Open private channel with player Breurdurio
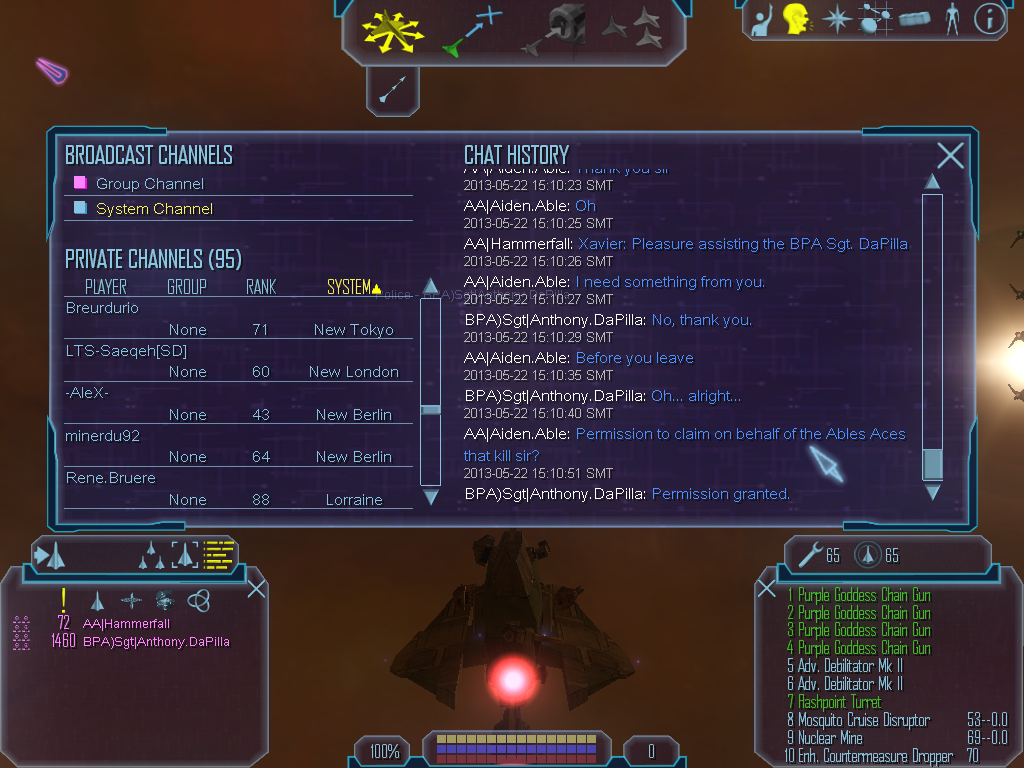Screen dimensions: 1024x768 pyautogui.click(x=102, y=308)
